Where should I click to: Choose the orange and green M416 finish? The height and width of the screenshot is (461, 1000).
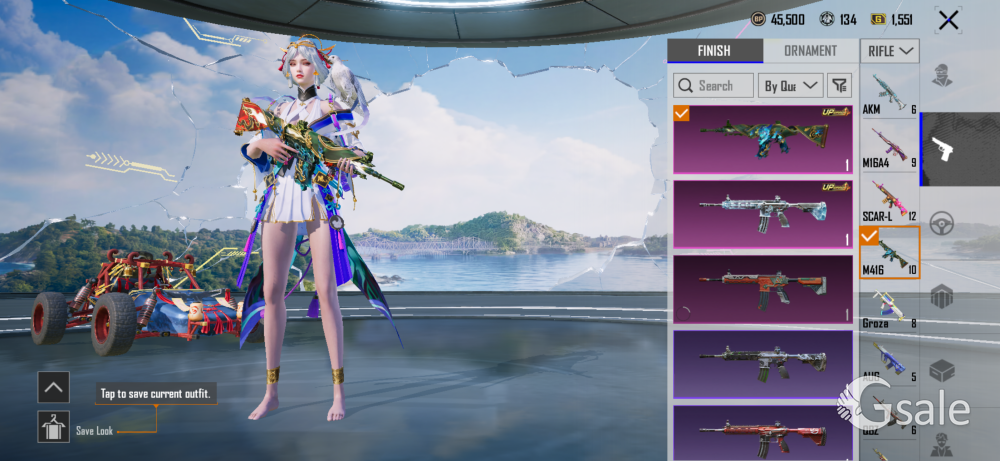[762, 287]
